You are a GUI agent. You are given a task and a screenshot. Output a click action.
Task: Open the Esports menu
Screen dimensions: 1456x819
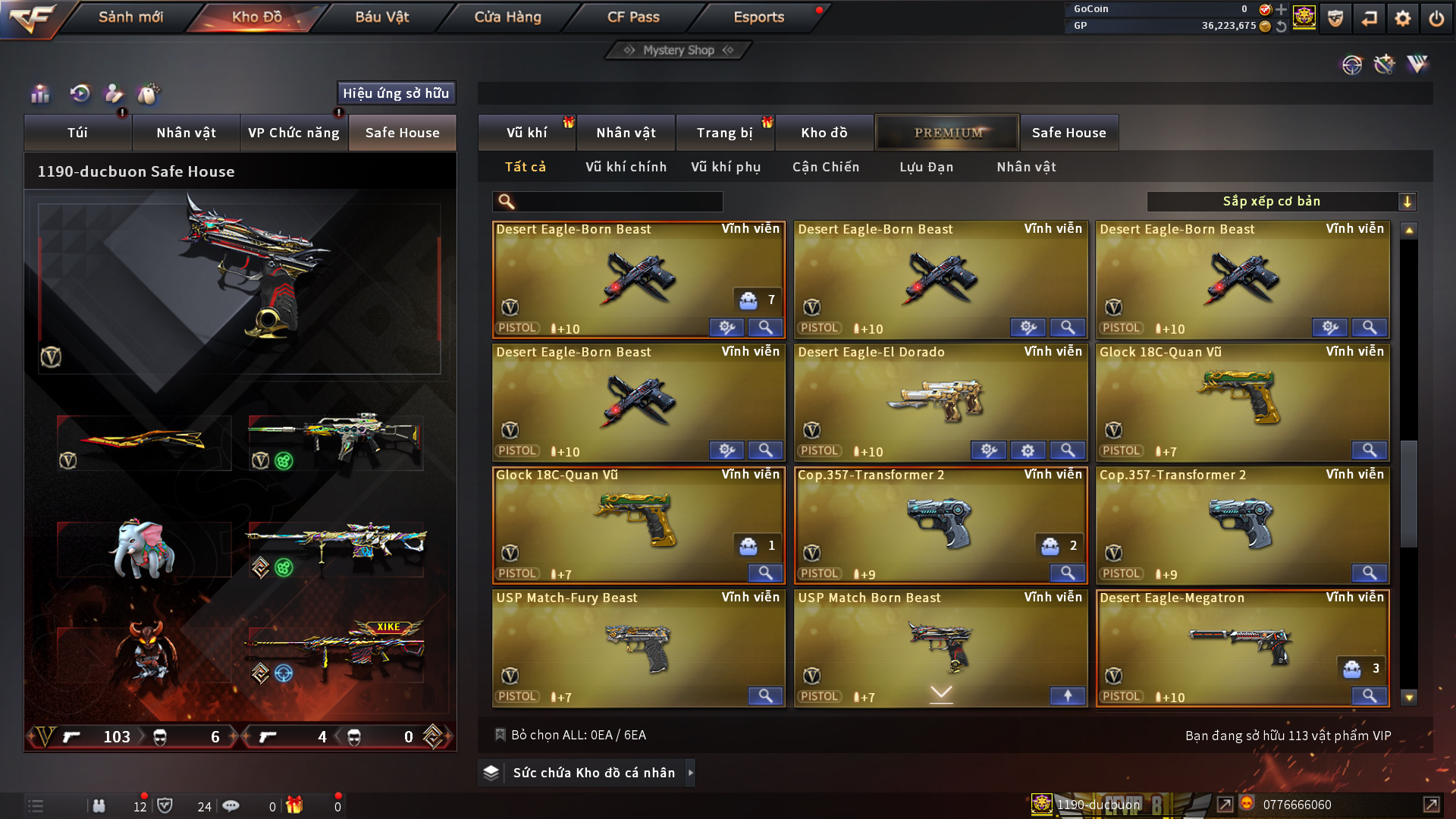[x=758, y=17]
